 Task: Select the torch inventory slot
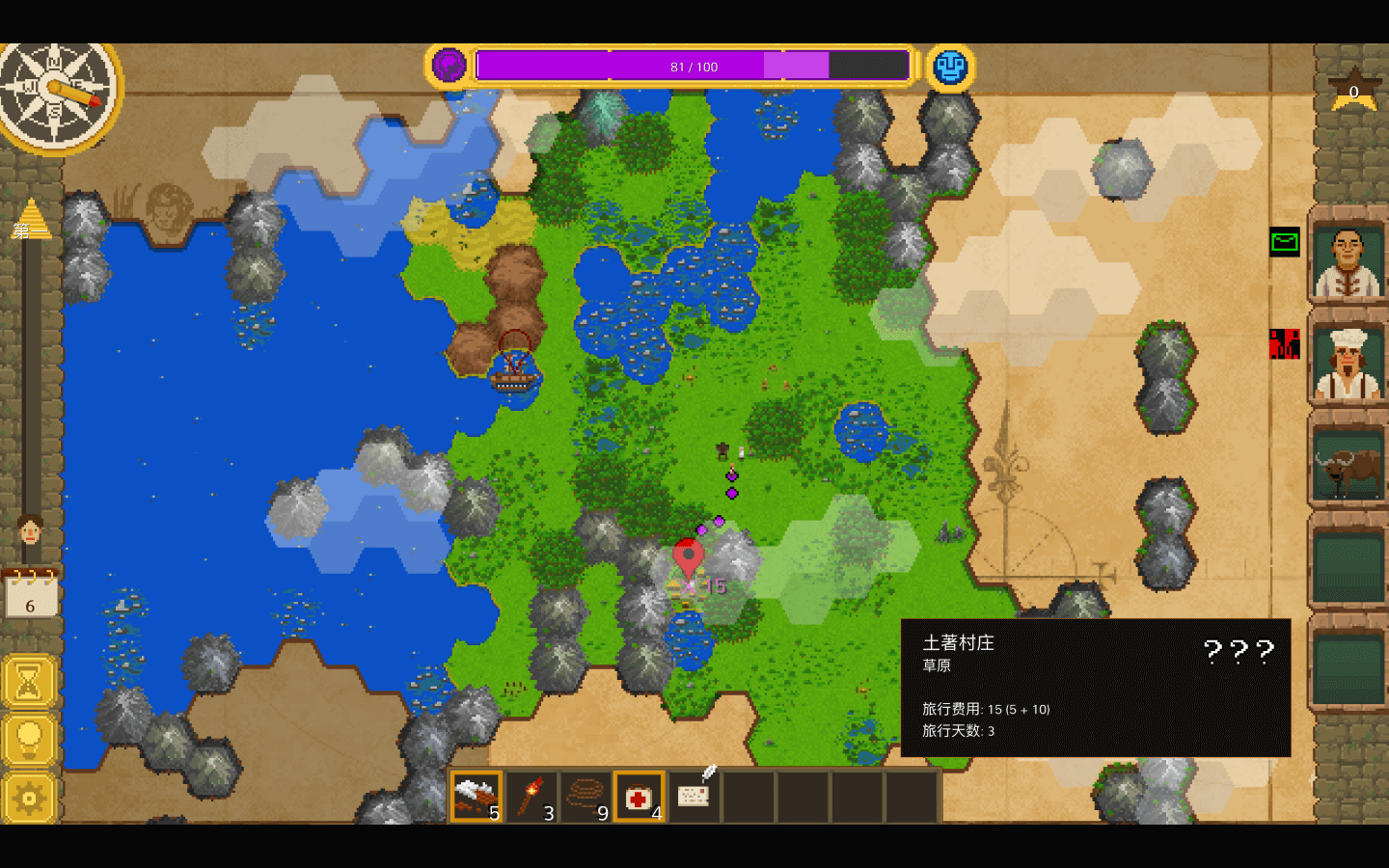[531, 798]
